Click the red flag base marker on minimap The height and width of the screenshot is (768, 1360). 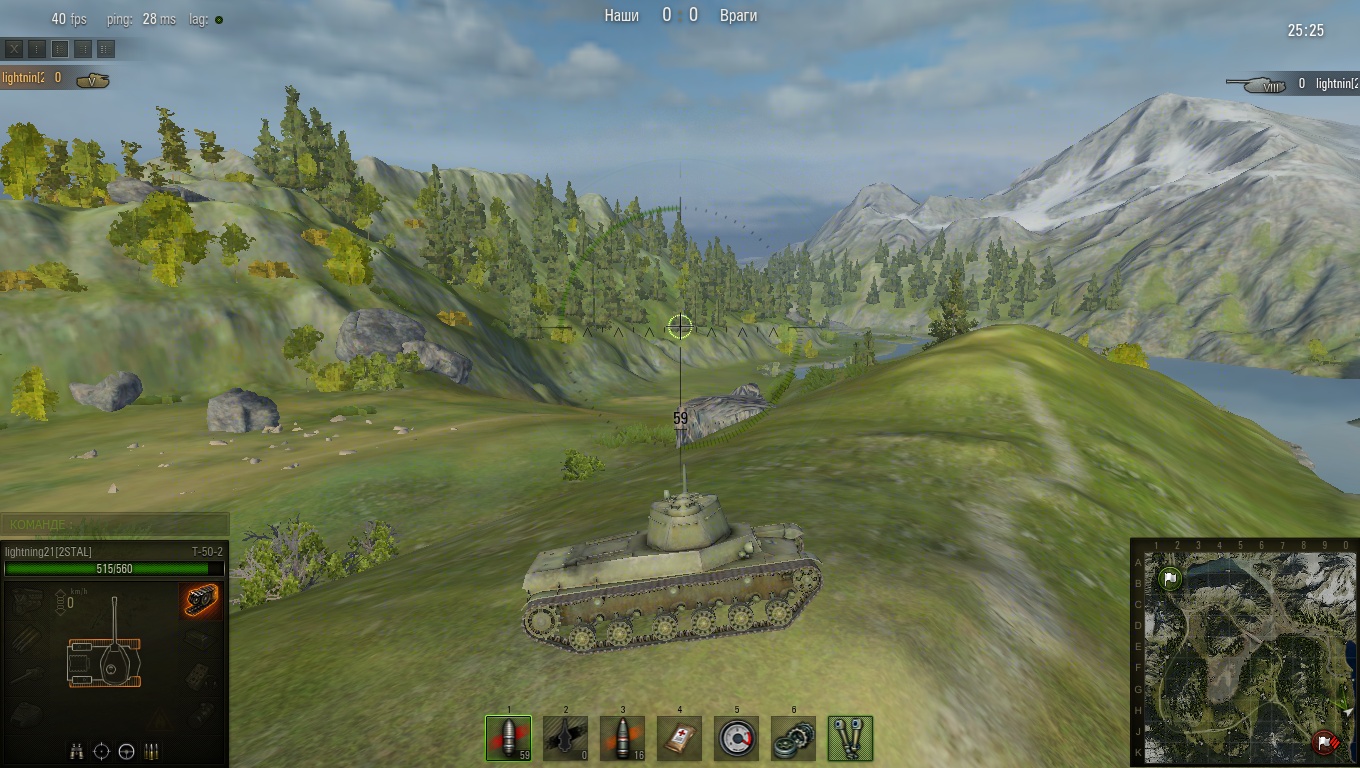(x=1324, y=742)
